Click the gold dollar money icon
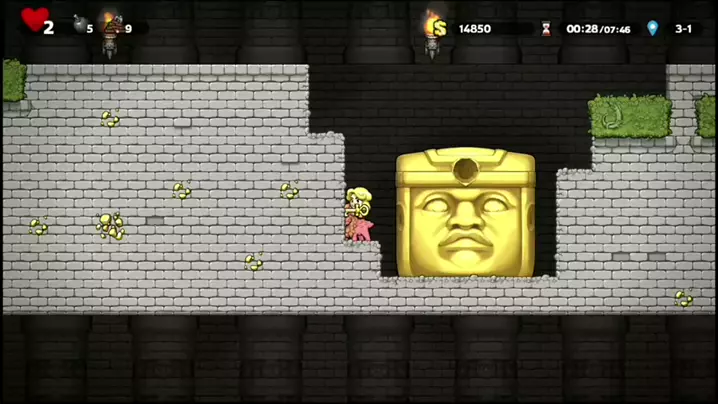Image resolution: width=718 pixels, height=404 pixels. [x=438, y=28]
